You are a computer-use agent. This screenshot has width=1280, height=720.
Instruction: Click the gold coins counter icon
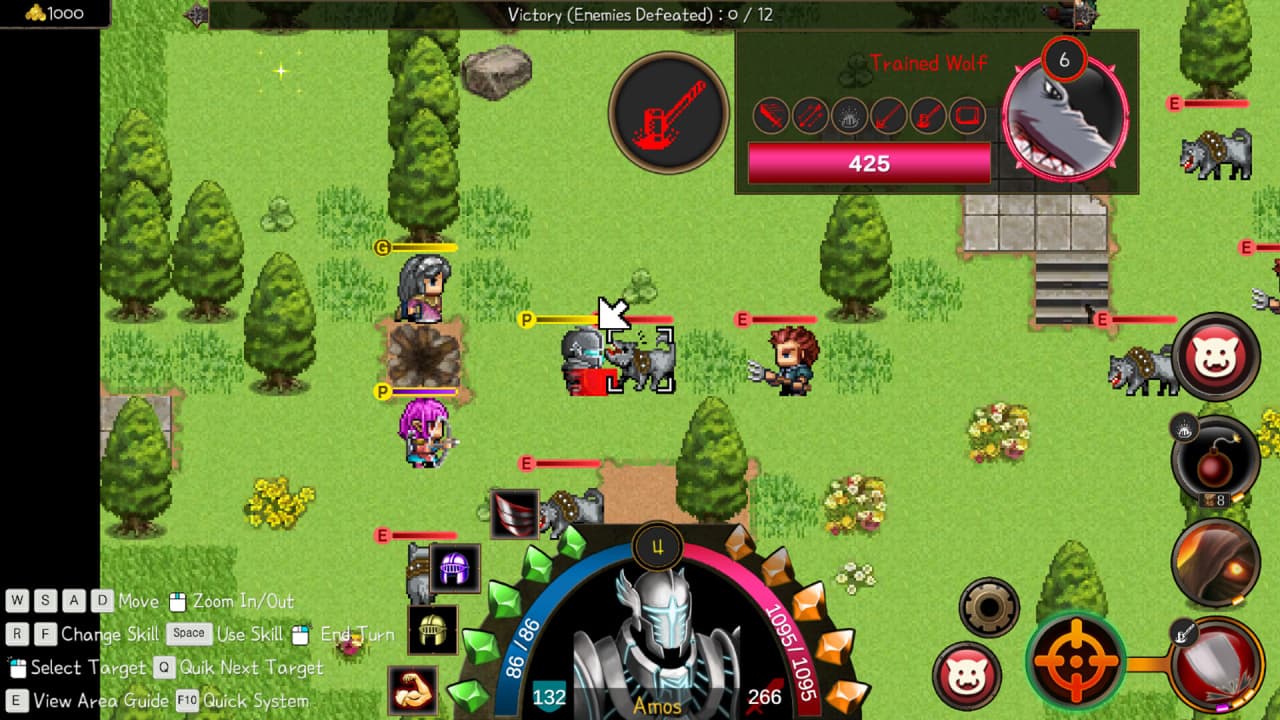[x=37, y=13]
